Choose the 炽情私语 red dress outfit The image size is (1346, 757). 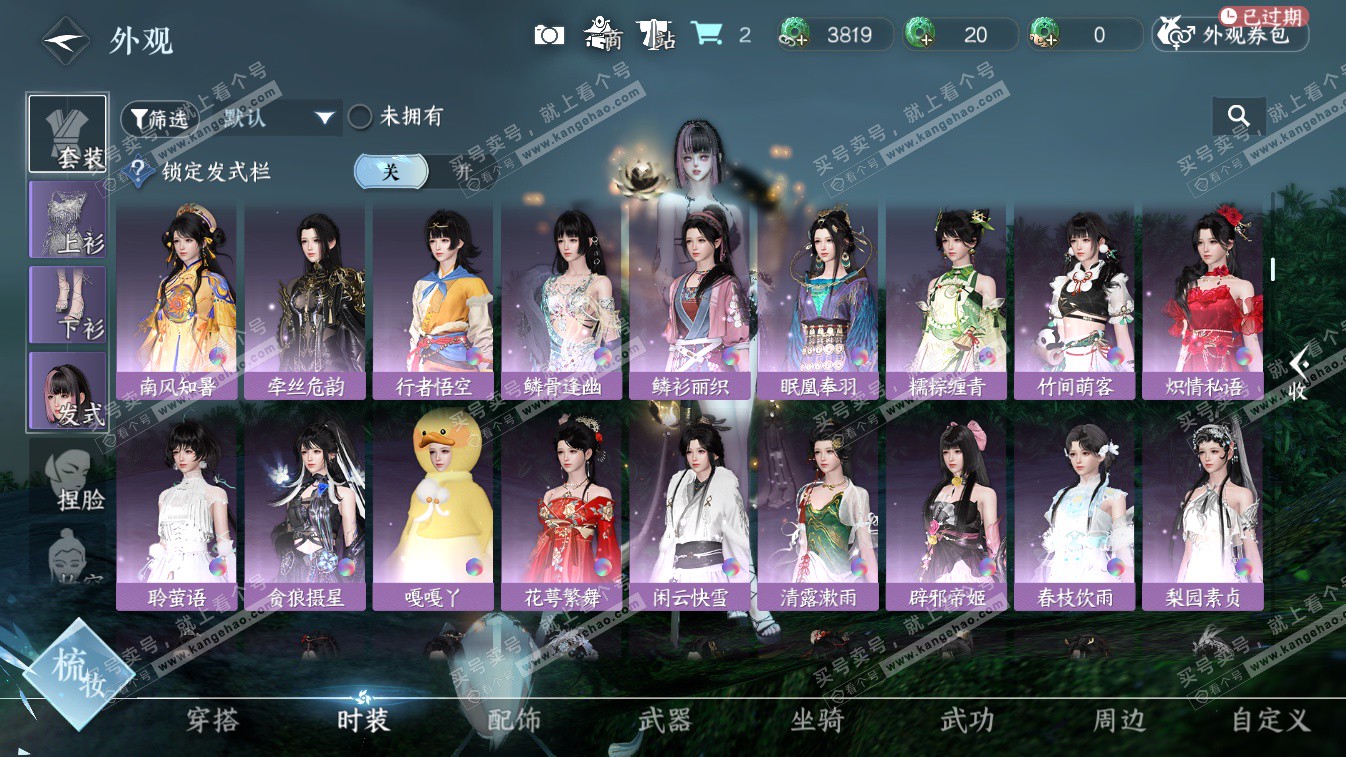[1202, 300]
